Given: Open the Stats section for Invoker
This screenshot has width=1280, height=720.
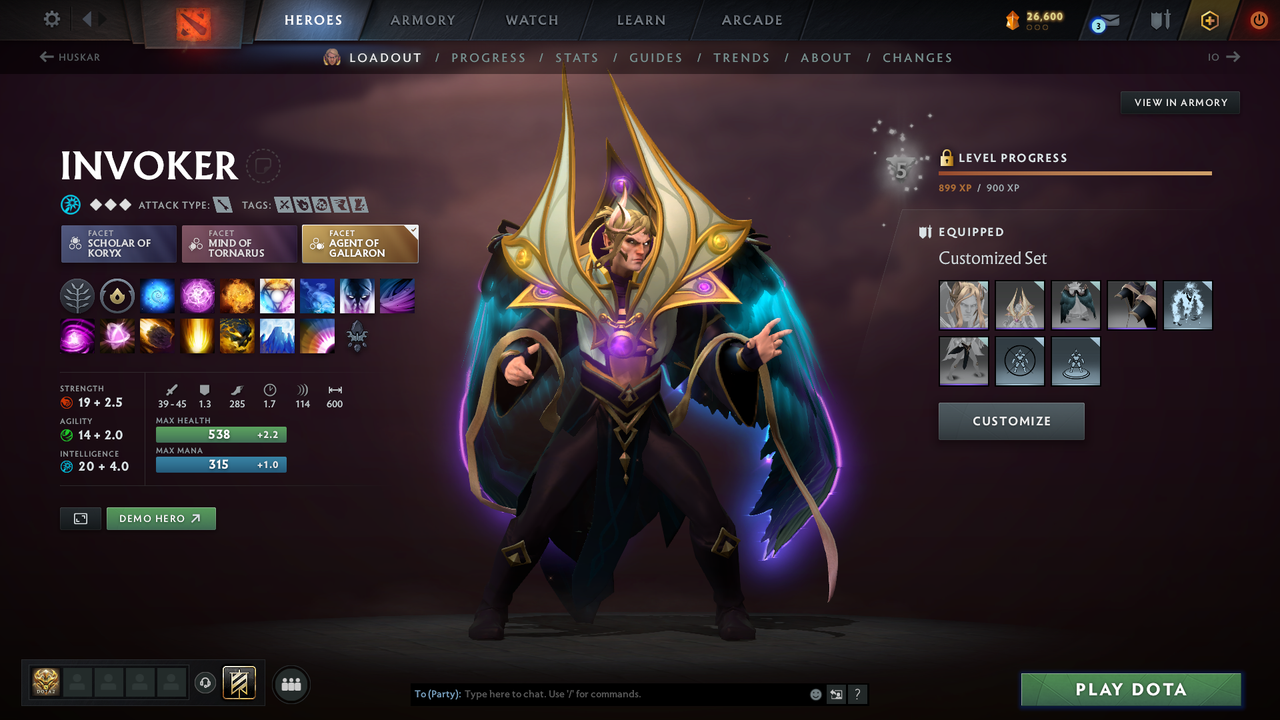Looking at the screenshot, I should [577, 57].
